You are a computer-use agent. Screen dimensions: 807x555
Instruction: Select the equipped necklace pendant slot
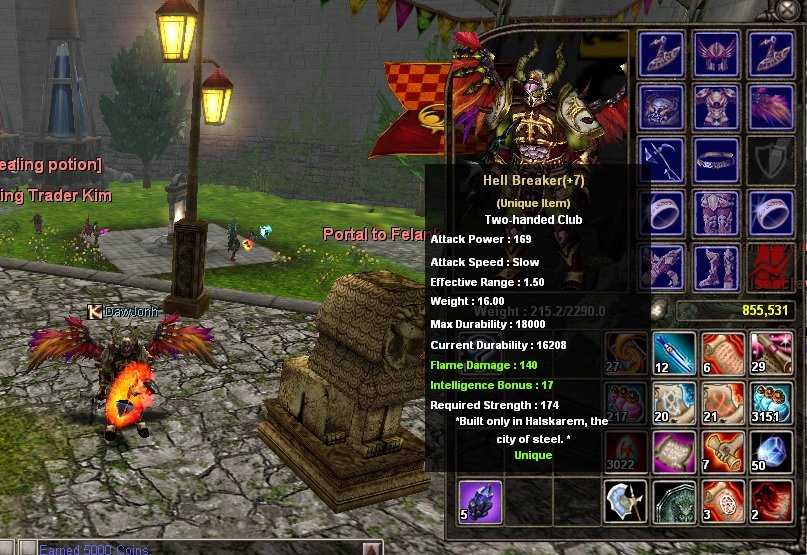[x=661, y=107]
